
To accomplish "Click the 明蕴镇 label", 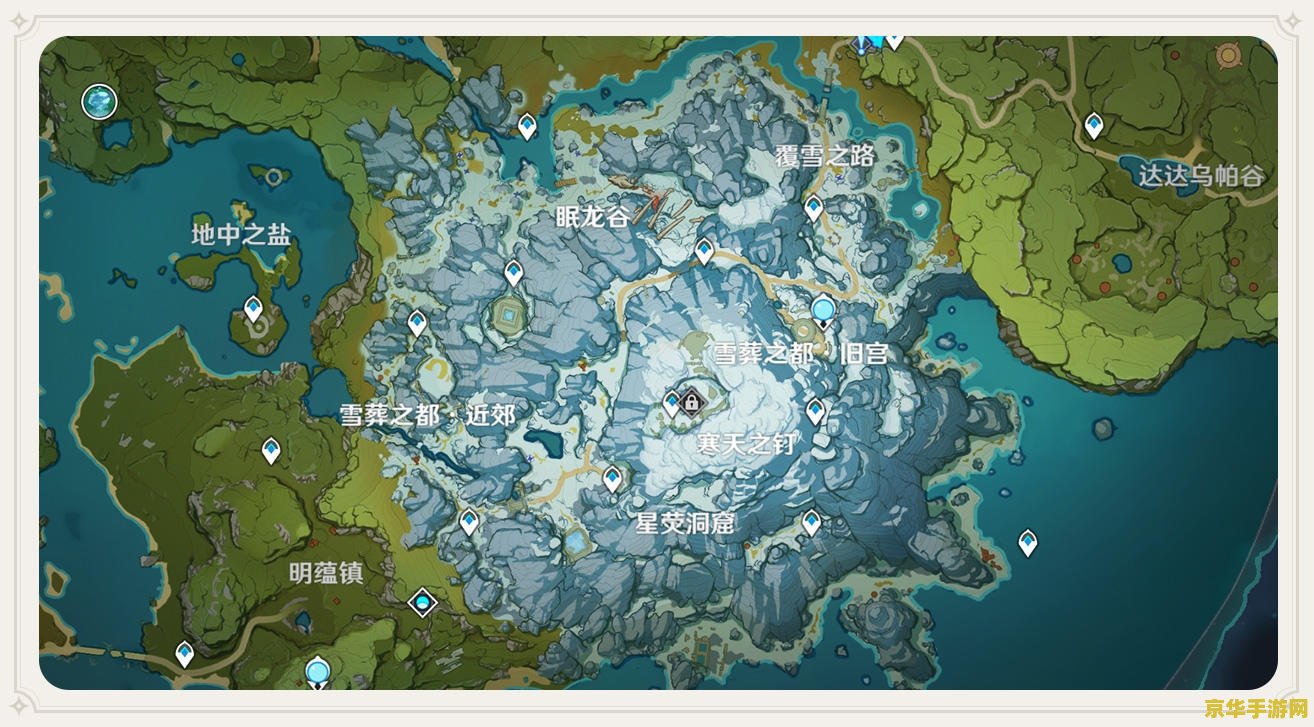I will (x=326, y=572).
